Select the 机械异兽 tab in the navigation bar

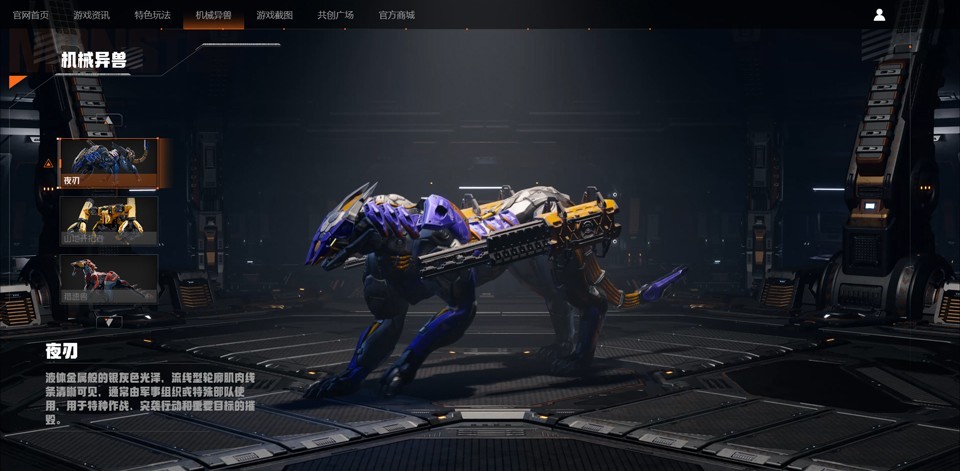(x=213, y=15)
